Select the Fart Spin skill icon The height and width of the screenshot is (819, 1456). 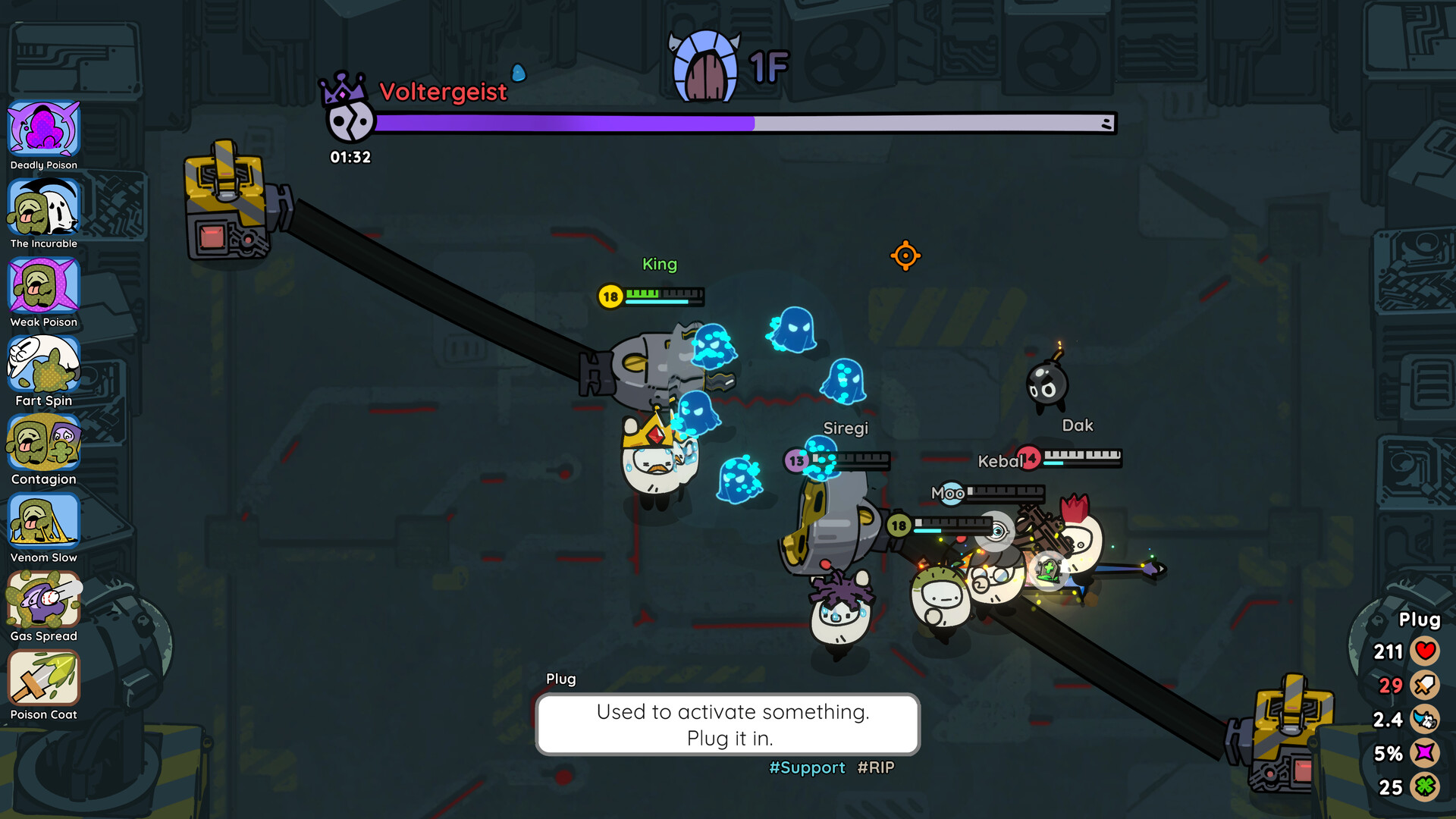point(43,365)
